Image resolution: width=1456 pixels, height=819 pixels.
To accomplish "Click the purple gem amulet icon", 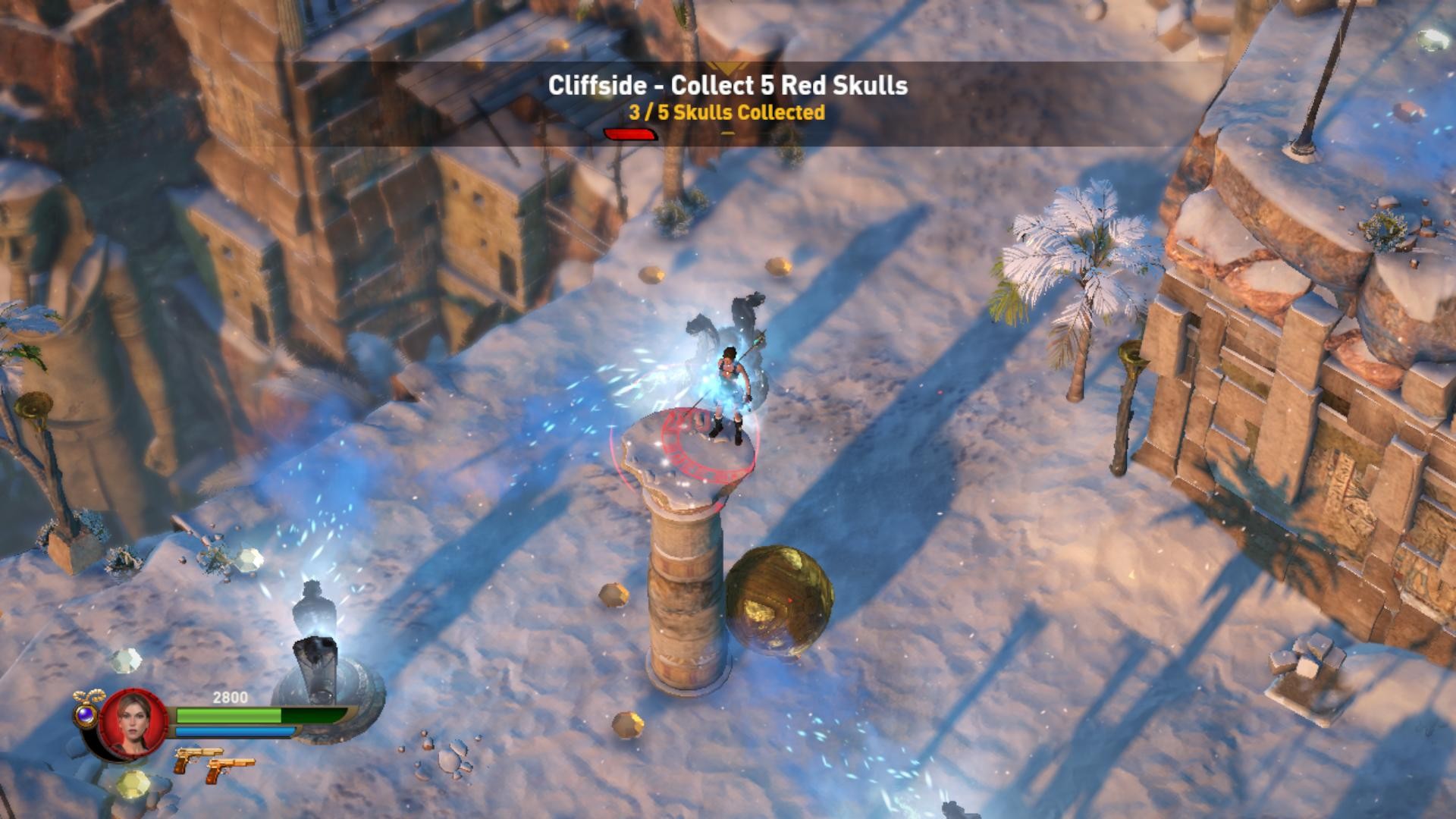I will point(85,714).
